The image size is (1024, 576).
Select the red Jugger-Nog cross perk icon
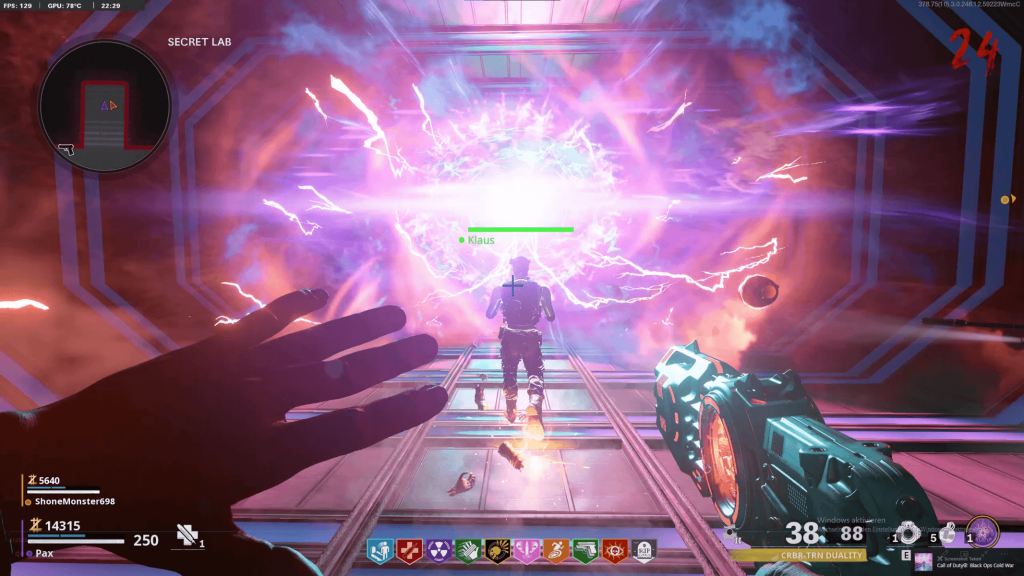(x=409, y=549)
